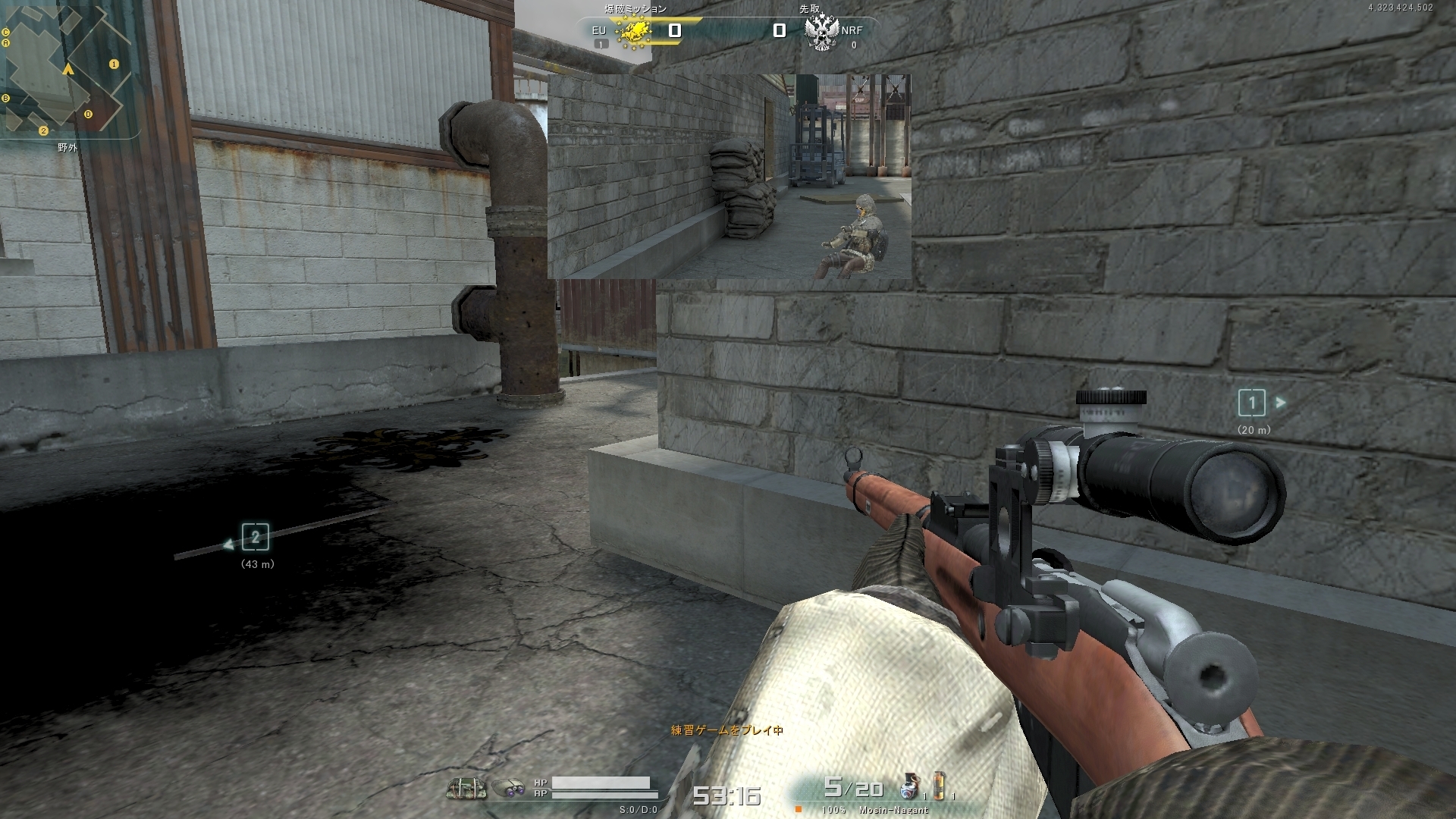Viewport: 1456px width, 819px height.
Task: Click the EU team emblem
Action: pyautogui.click(x=634, y=31)
